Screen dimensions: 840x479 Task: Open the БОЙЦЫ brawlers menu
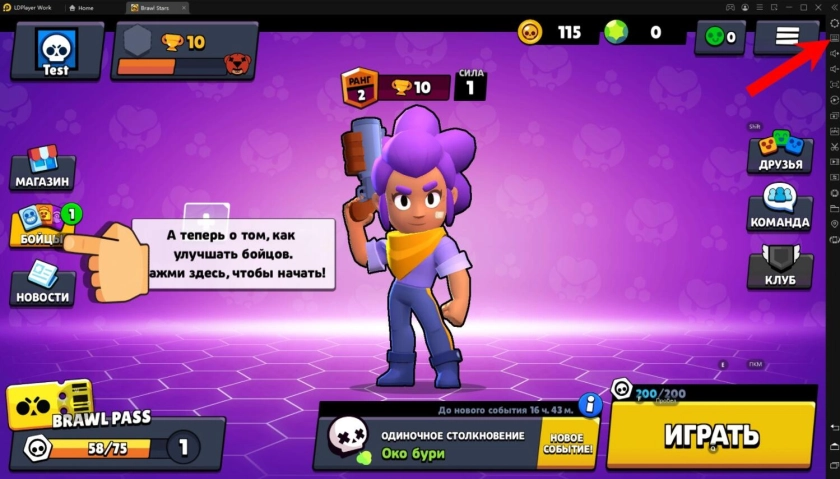coord(42,226)
